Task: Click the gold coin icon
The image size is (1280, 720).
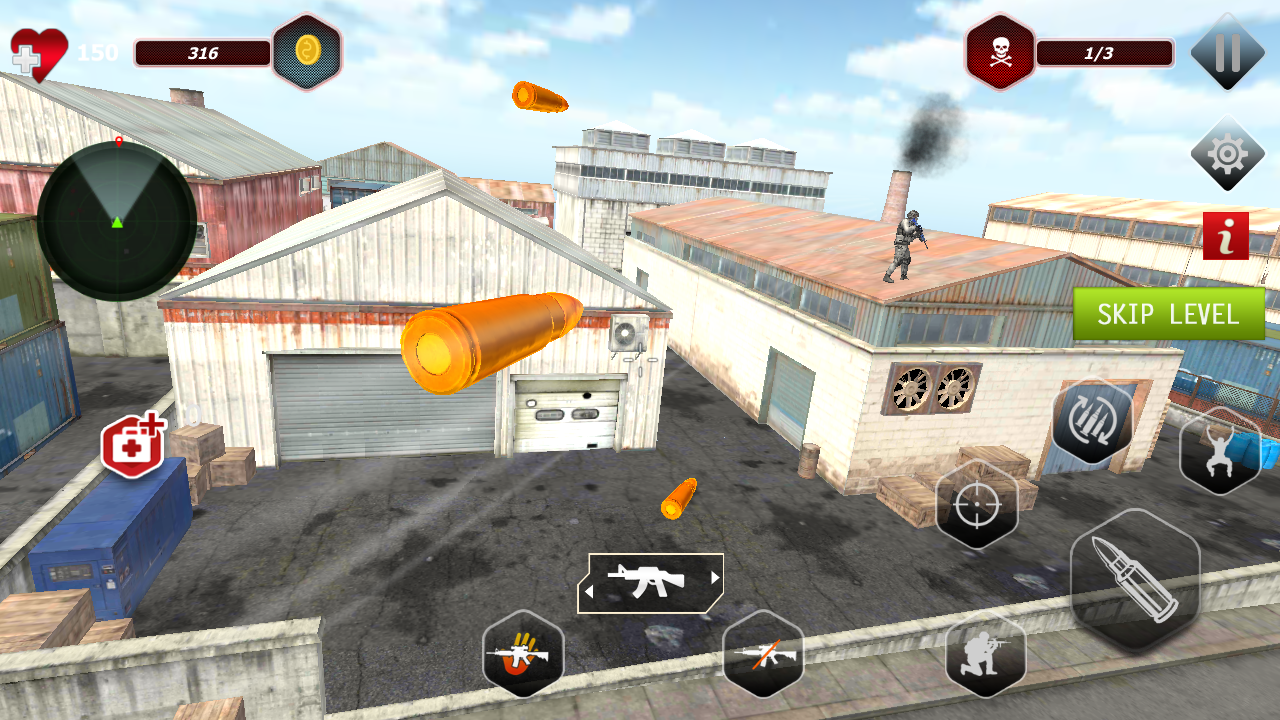Action: tap(306, 52)
